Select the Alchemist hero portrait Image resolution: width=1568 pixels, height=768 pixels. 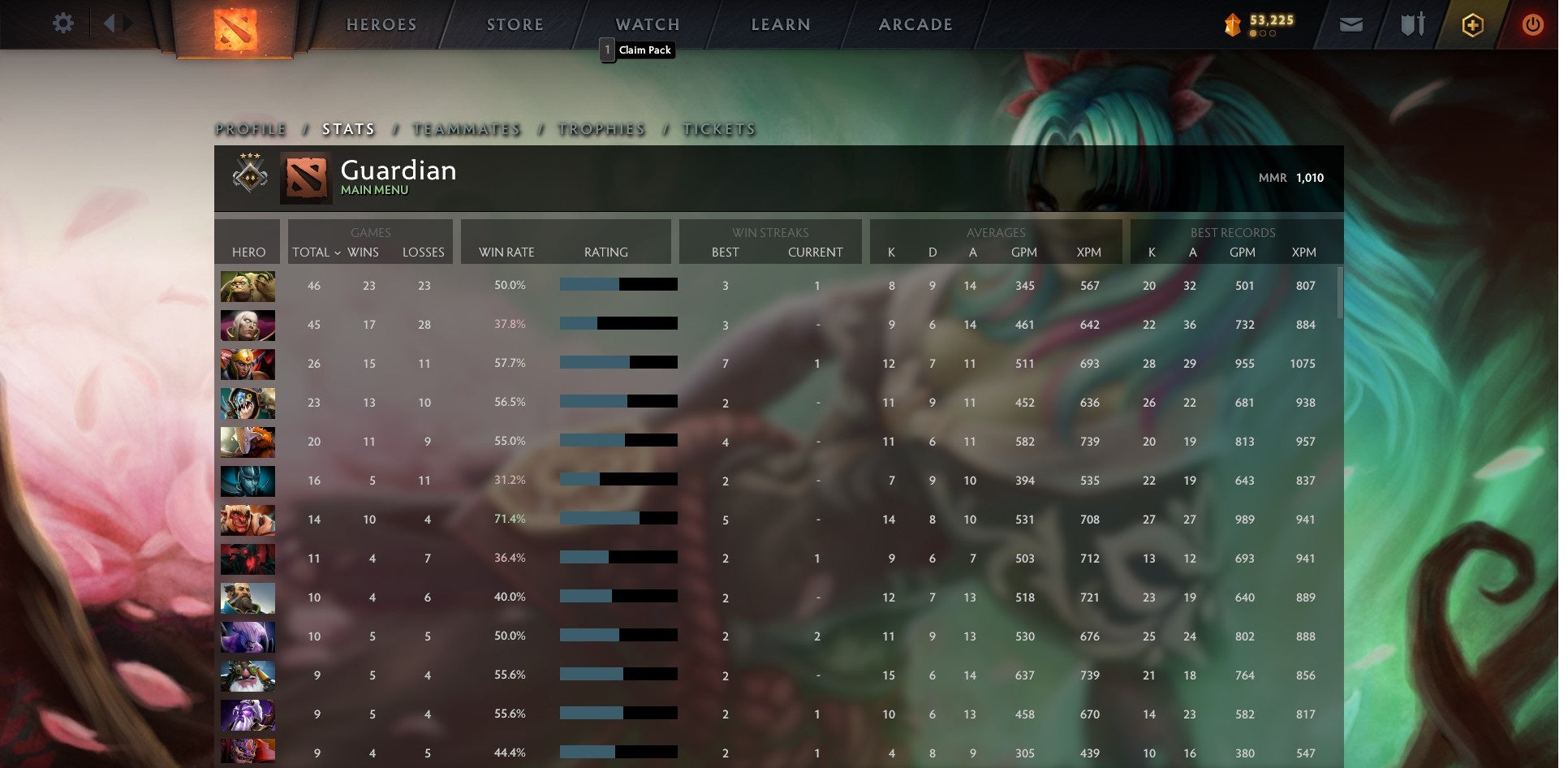coord(248,286)
